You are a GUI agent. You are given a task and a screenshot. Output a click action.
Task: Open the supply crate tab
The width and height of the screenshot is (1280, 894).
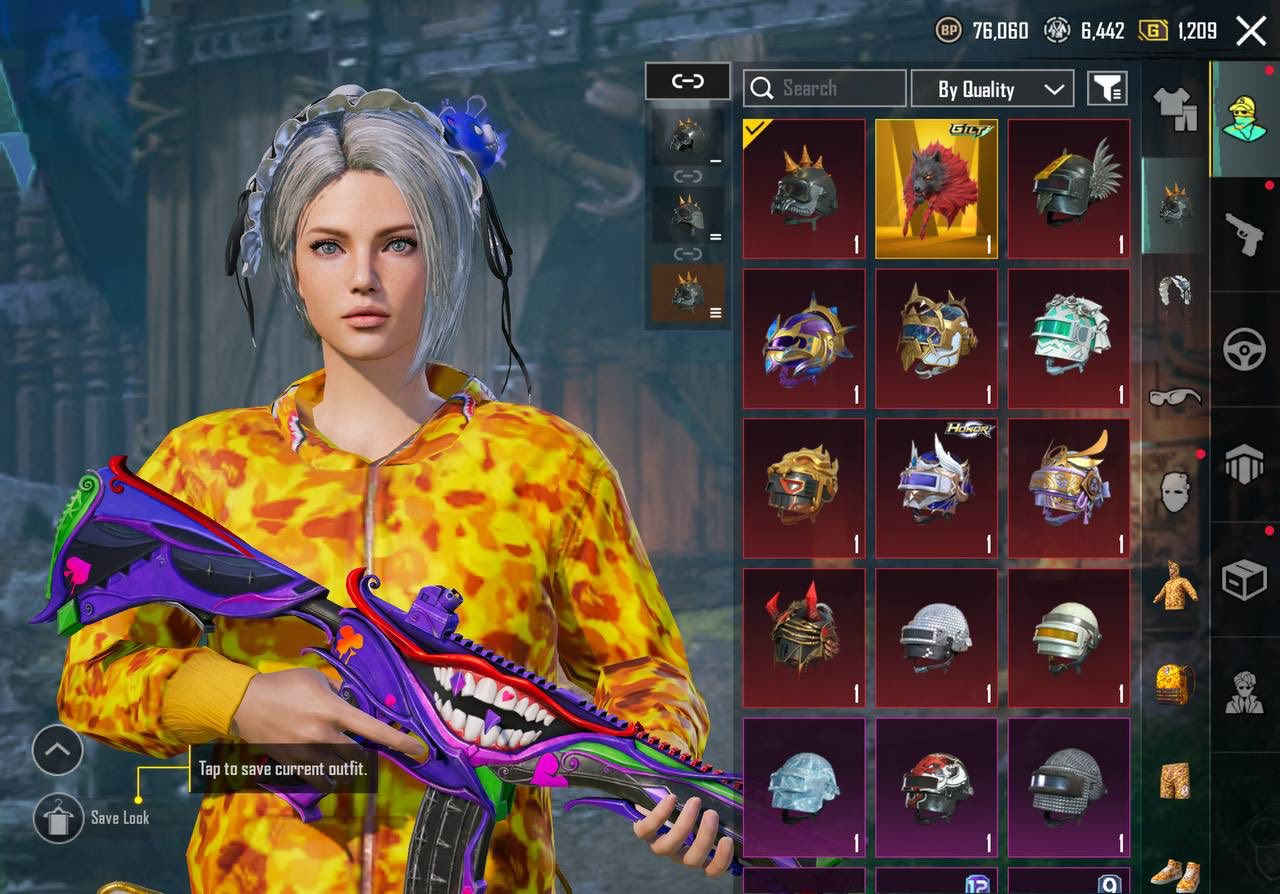click(1245, 579)
